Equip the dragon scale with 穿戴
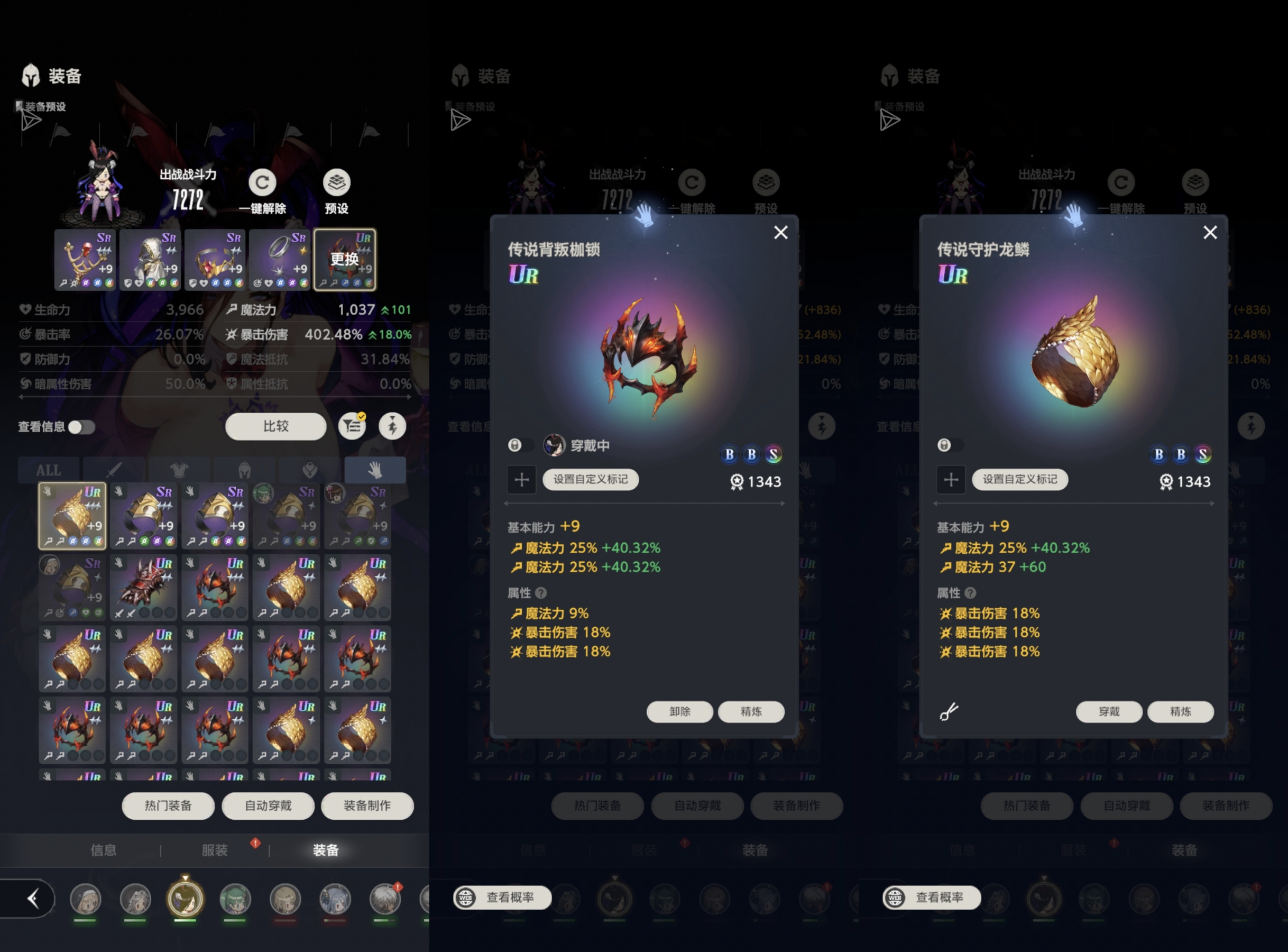 pos(1109,712)
